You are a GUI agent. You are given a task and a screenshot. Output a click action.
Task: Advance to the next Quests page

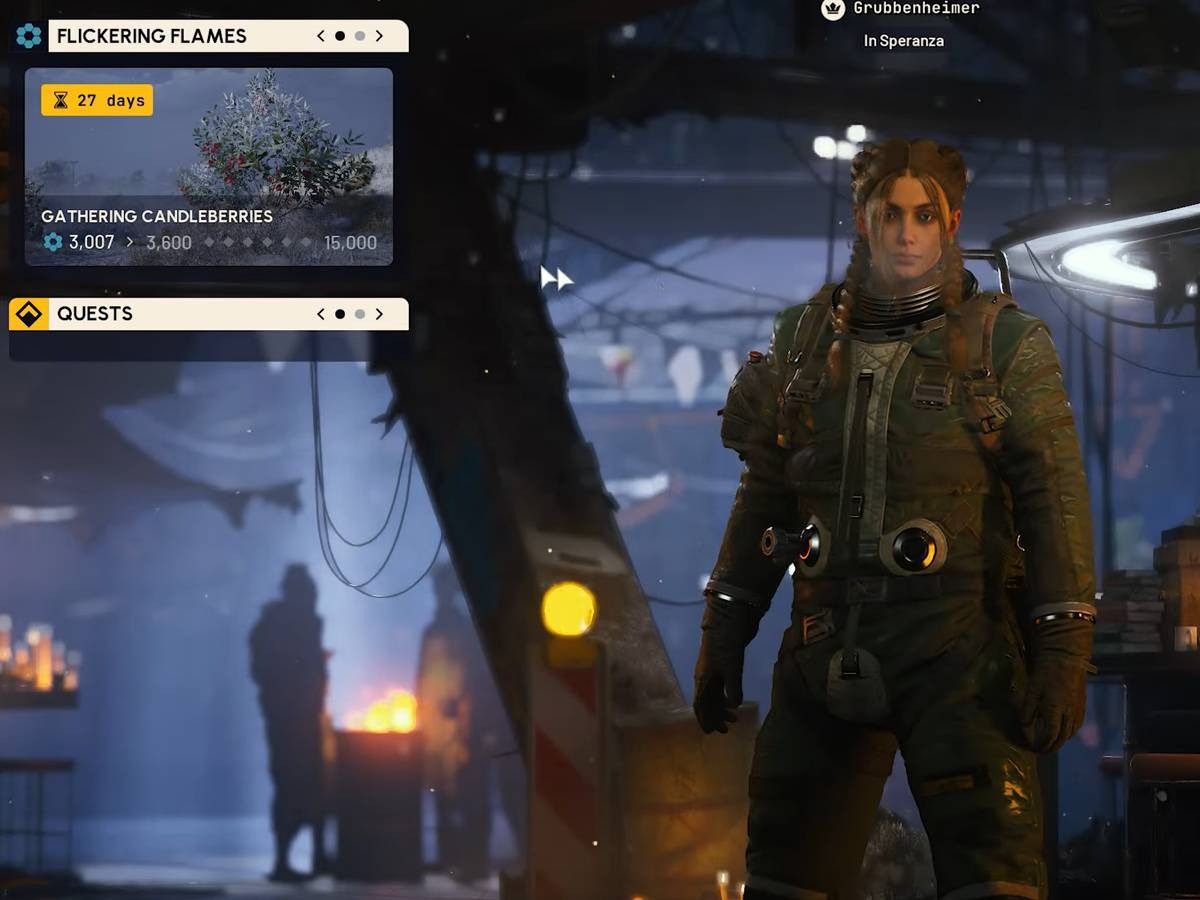click(x=379, y=314)
